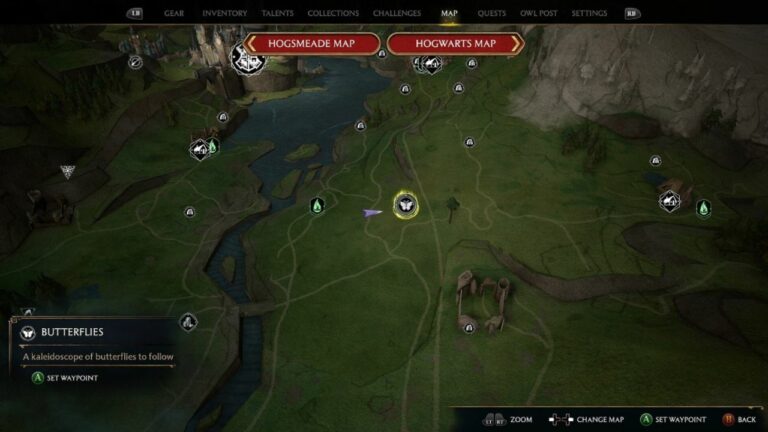Open the Quests tab
The image size is (768, 432).
491,14
